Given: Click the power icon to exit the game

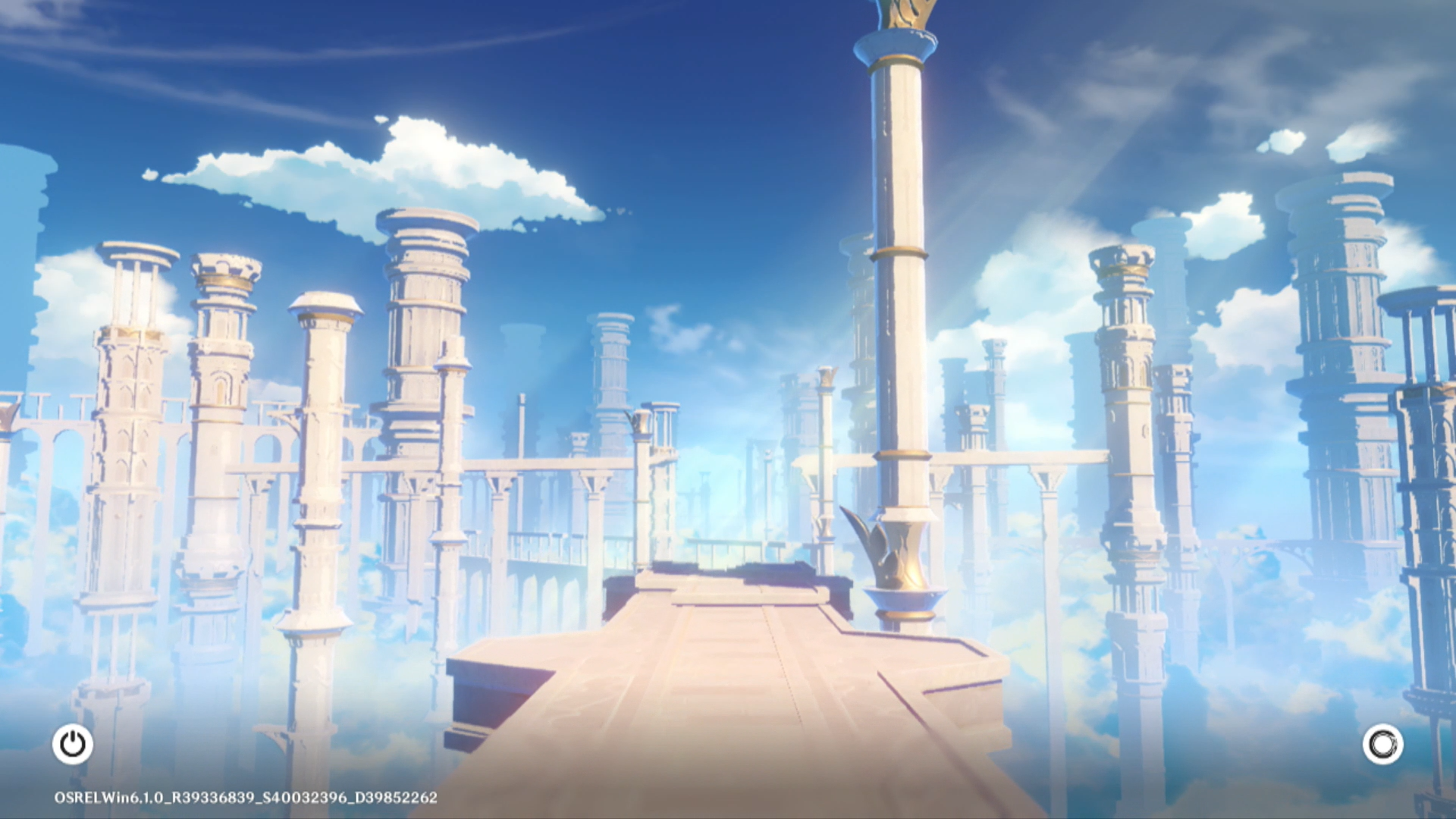Looking at the screenshot, I should coord(73,744).
